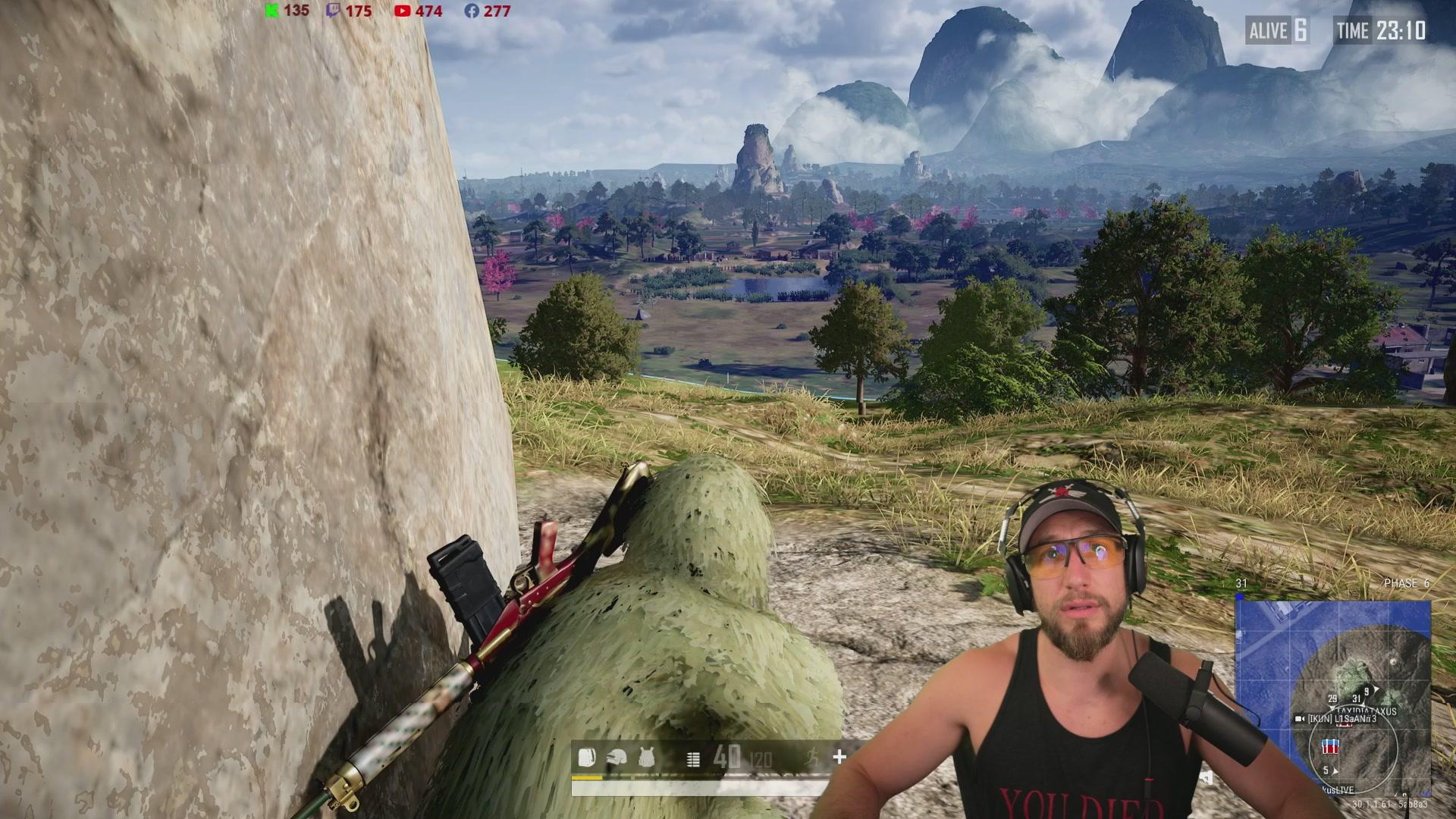
Task: Click the kusLIVE watermark text
Action: click(1338, 789)
